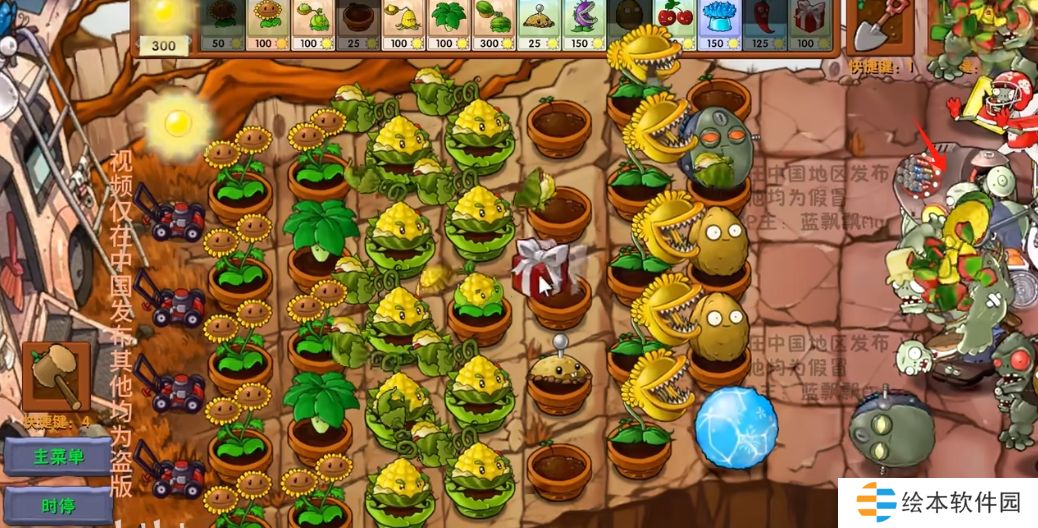Click the 时停 time-stop button
Image resolution: width=1038 pixels, height=528 pixels.
(x=59, y=505)
